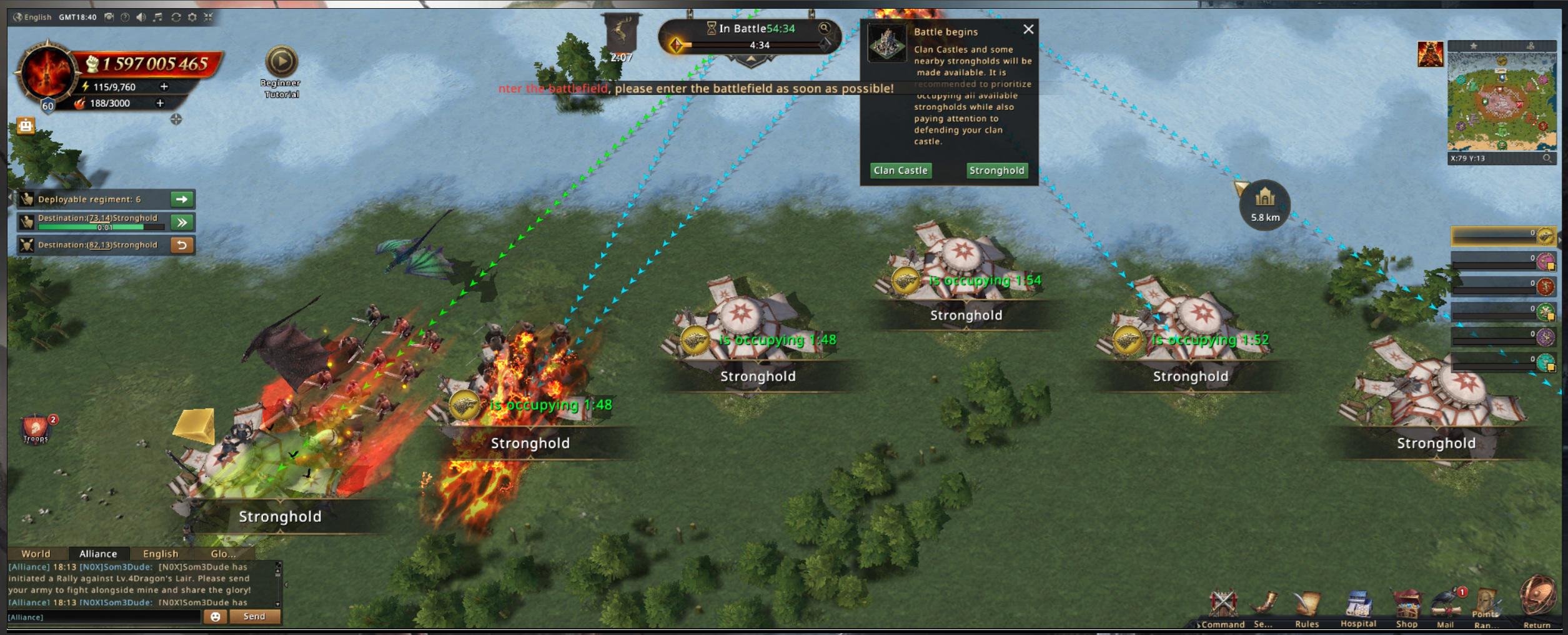This screenshot has height=635, width=1568.
Task: Click the Return globe button
Action: [1537, 599]
